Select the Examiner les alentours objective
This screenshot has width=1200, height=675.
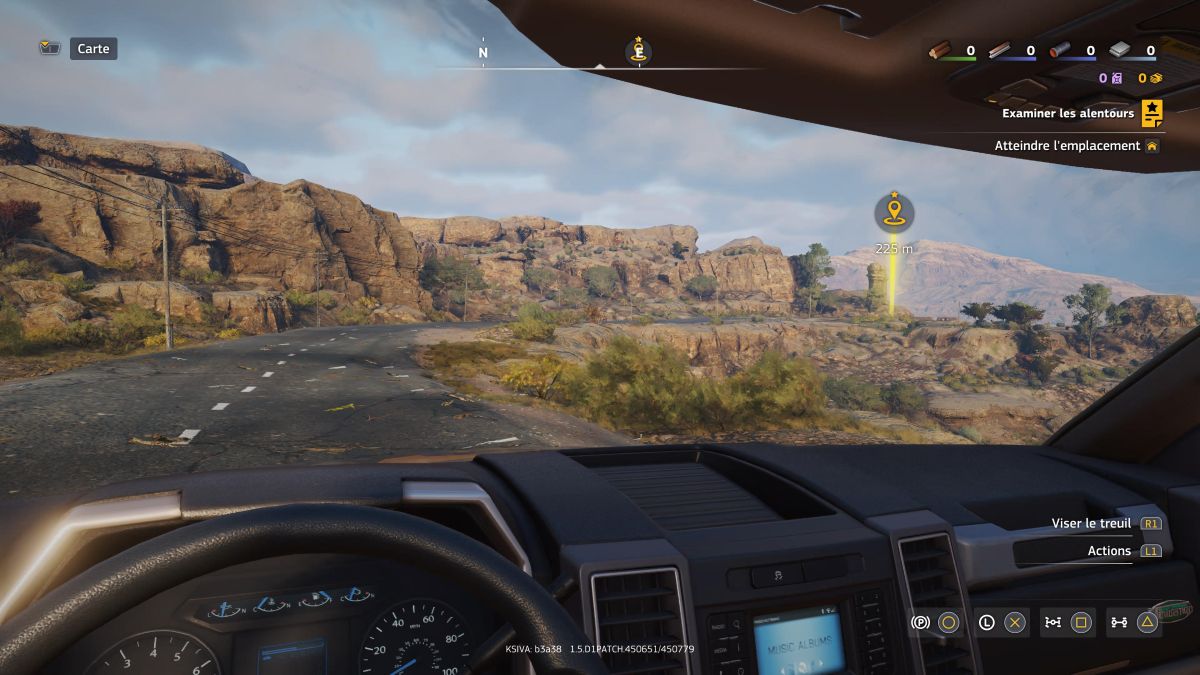pyautogui.click(x=1068, y=113)
